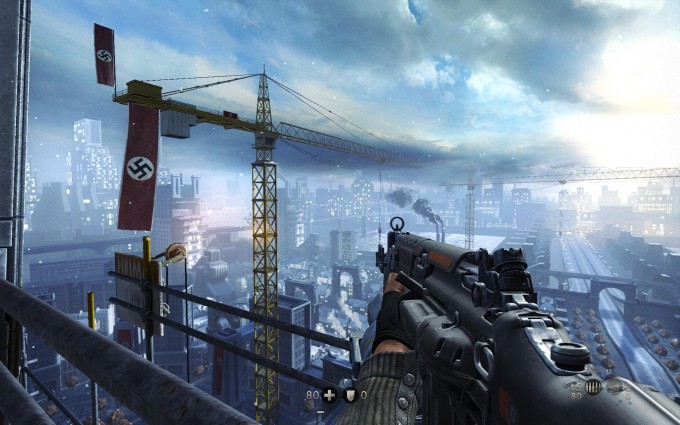Image resolution: width=680 pixels, height=425 pixels.
Task: Select the rifle ammo bullets icon
Action: [x=593, y=387]
